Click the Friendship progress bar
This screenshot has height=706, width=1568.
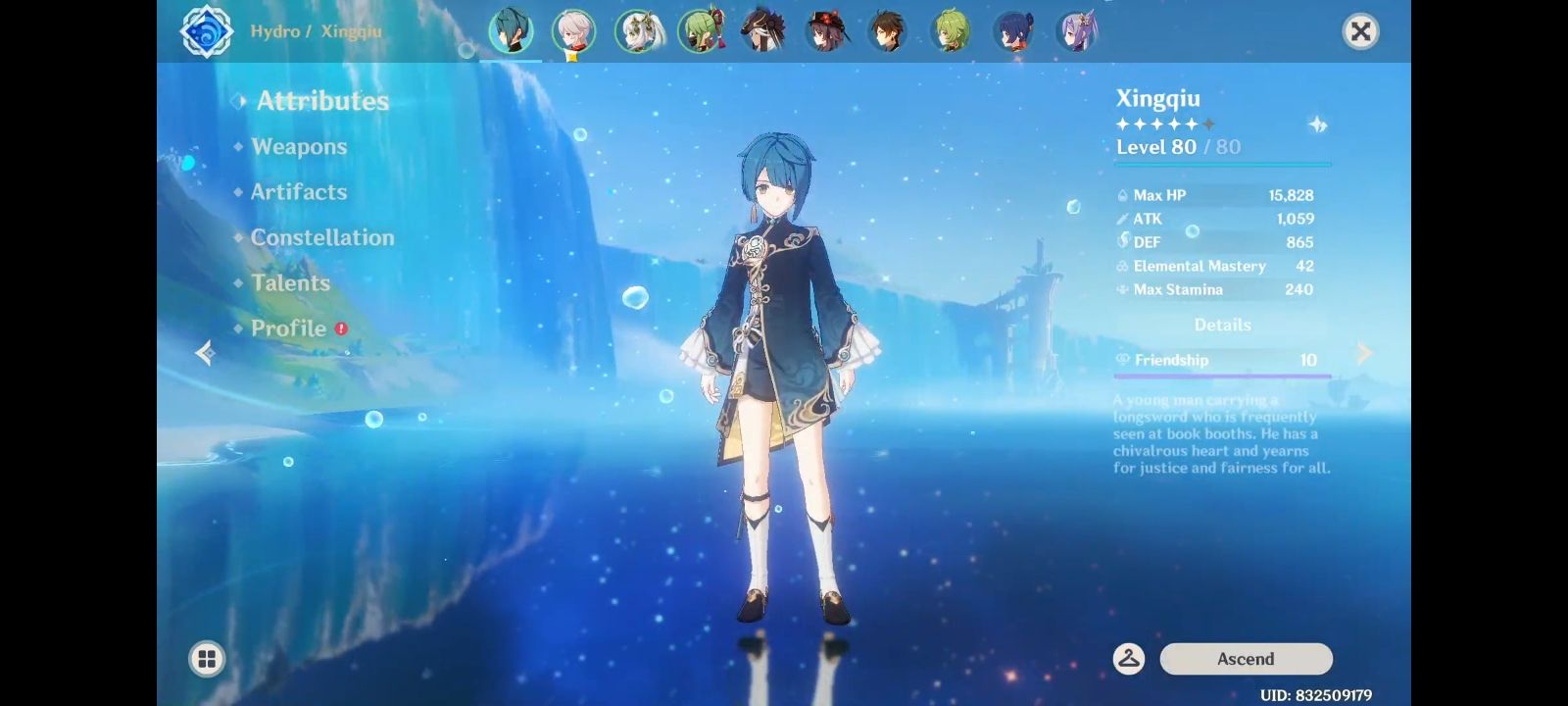(1220, 374)
